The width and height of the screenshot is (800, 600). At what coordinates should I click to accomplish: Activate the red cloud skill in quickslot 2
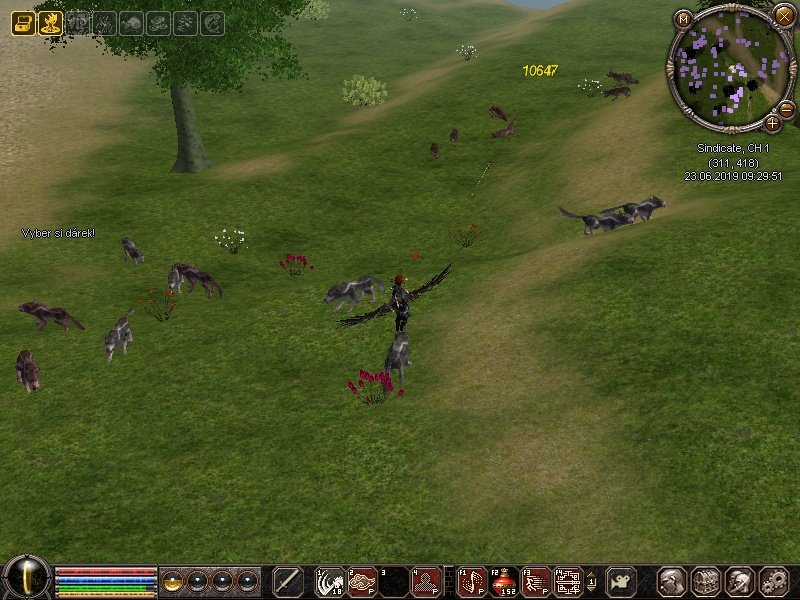[362, 581]
